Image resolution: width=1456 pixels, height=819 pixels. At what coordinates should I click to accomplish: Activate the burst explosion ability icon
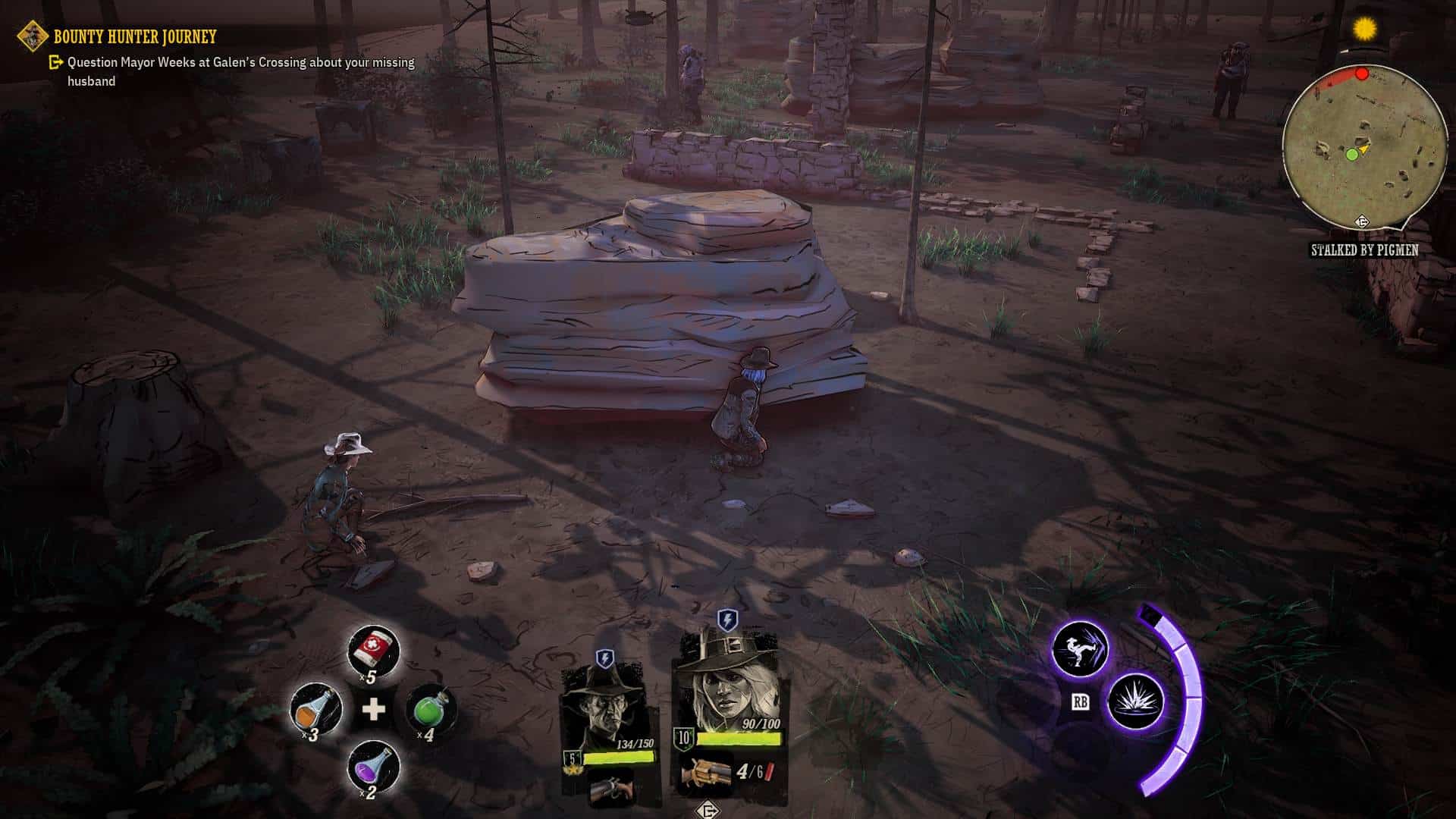tap(1135, 701)
